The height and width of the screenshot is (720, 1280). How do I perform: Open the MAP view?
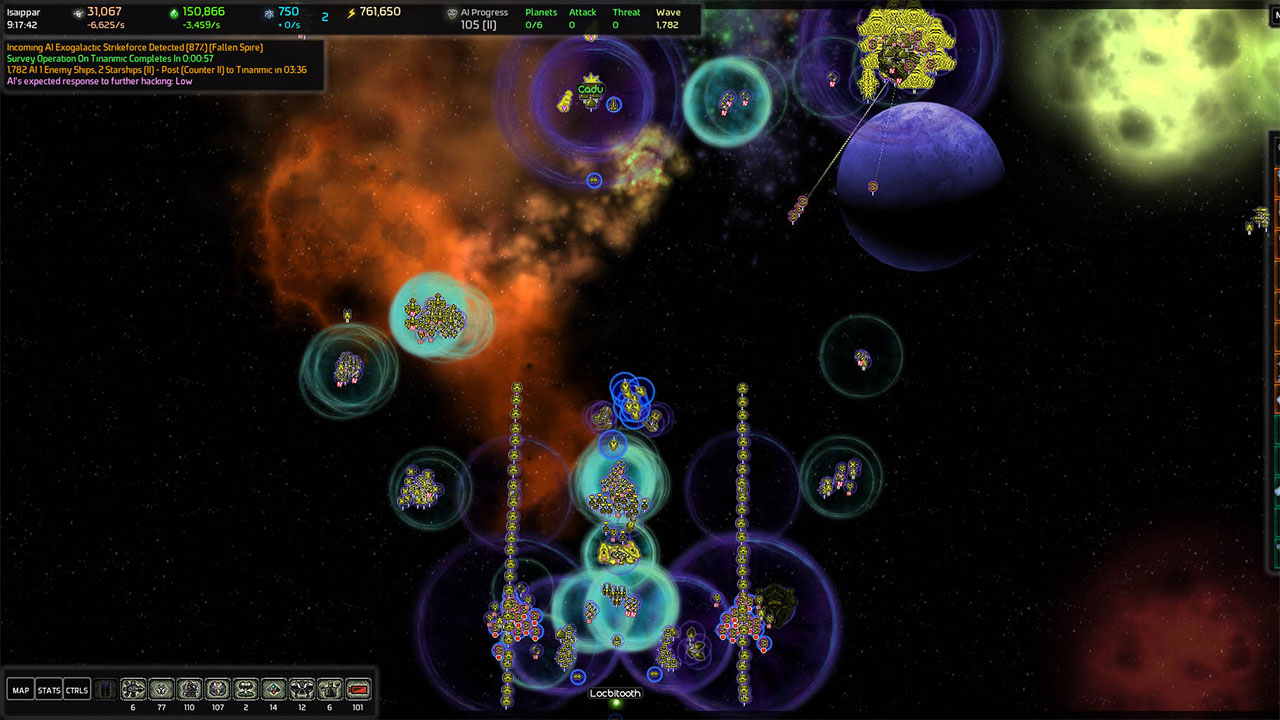[19, 688]
